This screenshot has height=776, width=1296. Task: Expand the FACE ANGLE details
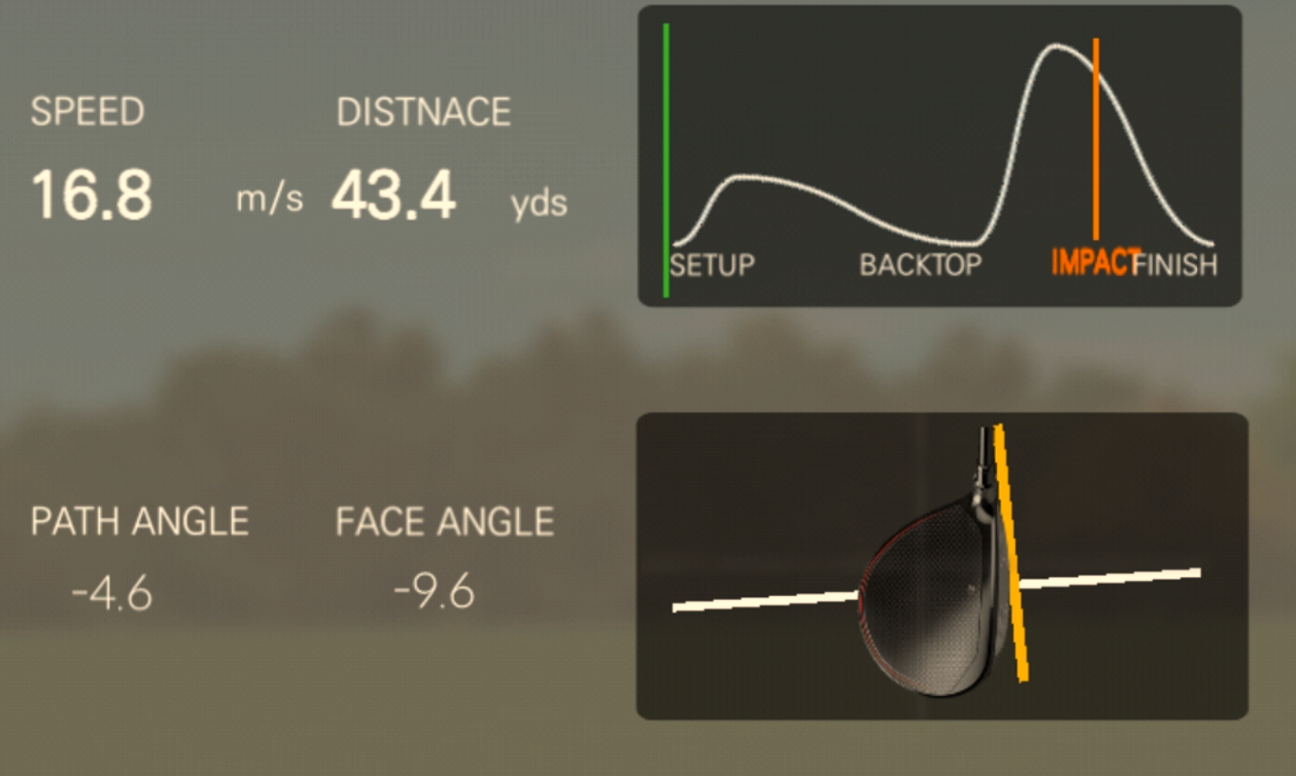(x=446, y=521)
